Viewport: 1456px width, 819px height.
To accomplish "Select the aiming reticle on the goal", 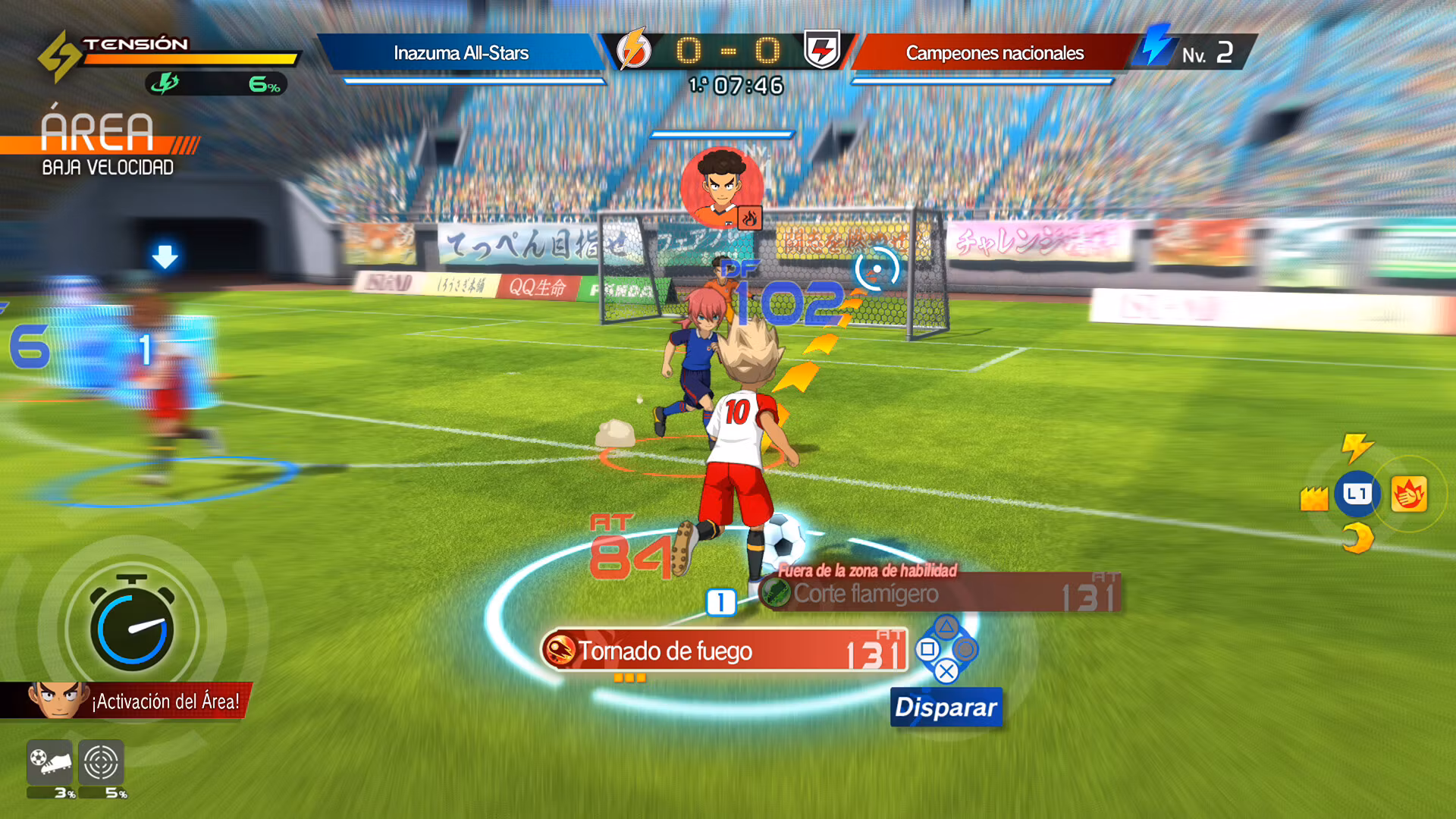I will [x=877, y=268].
